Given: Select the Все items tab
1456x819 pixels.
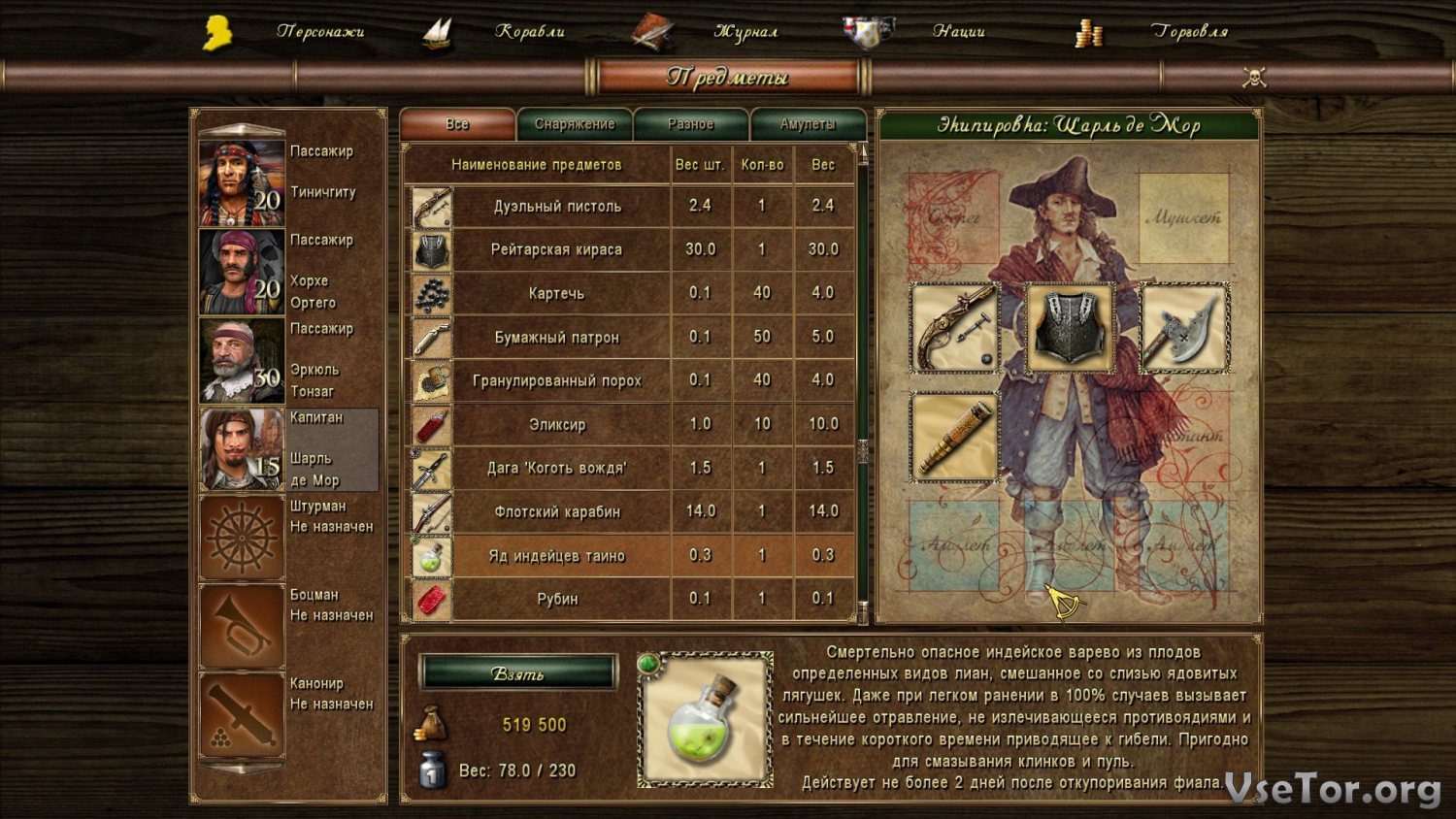Looking at the screenshot, I should (x=457, y=124).
